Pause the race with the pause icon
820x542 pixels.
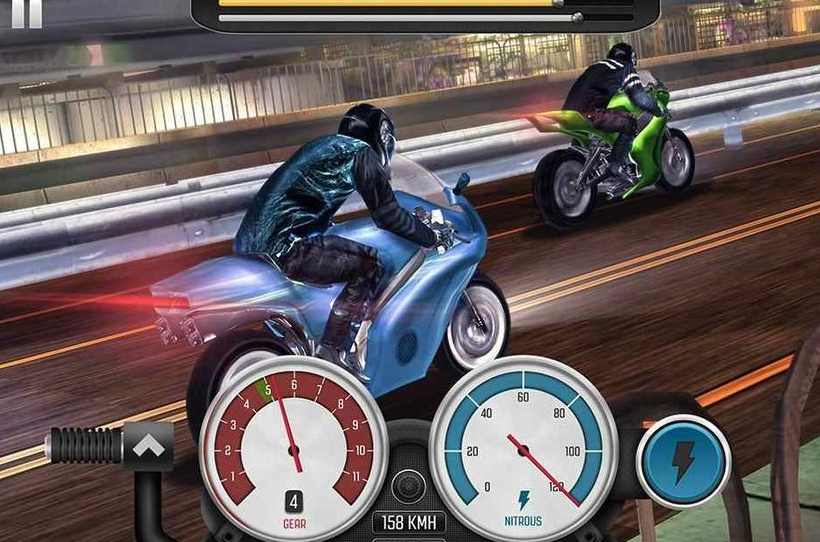26,12
